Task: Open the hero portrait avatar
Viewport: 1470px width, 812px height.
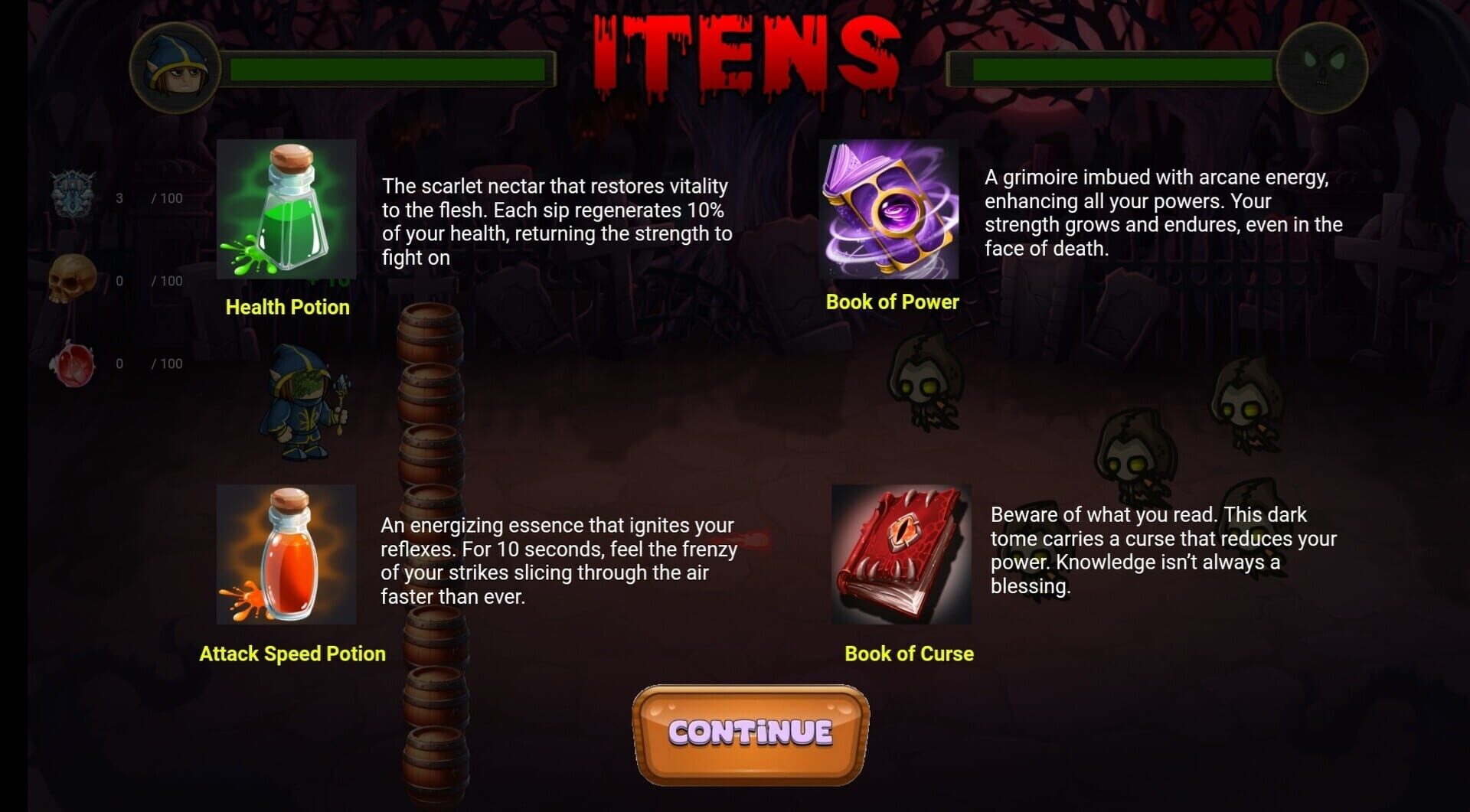Action: click(x=175, y=69)
